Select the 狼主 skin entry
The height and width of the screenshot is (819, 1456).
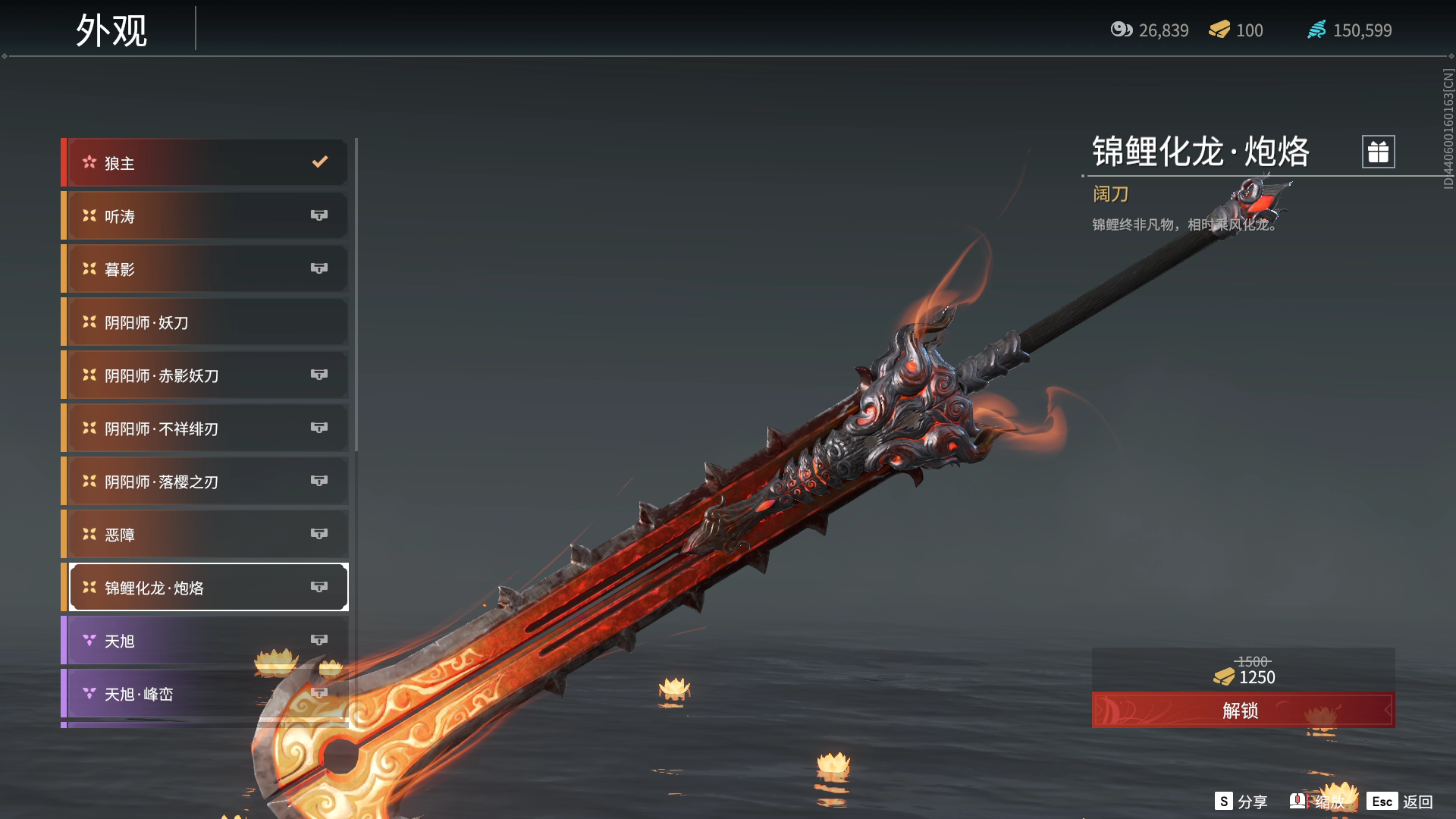tap(206, 163)
